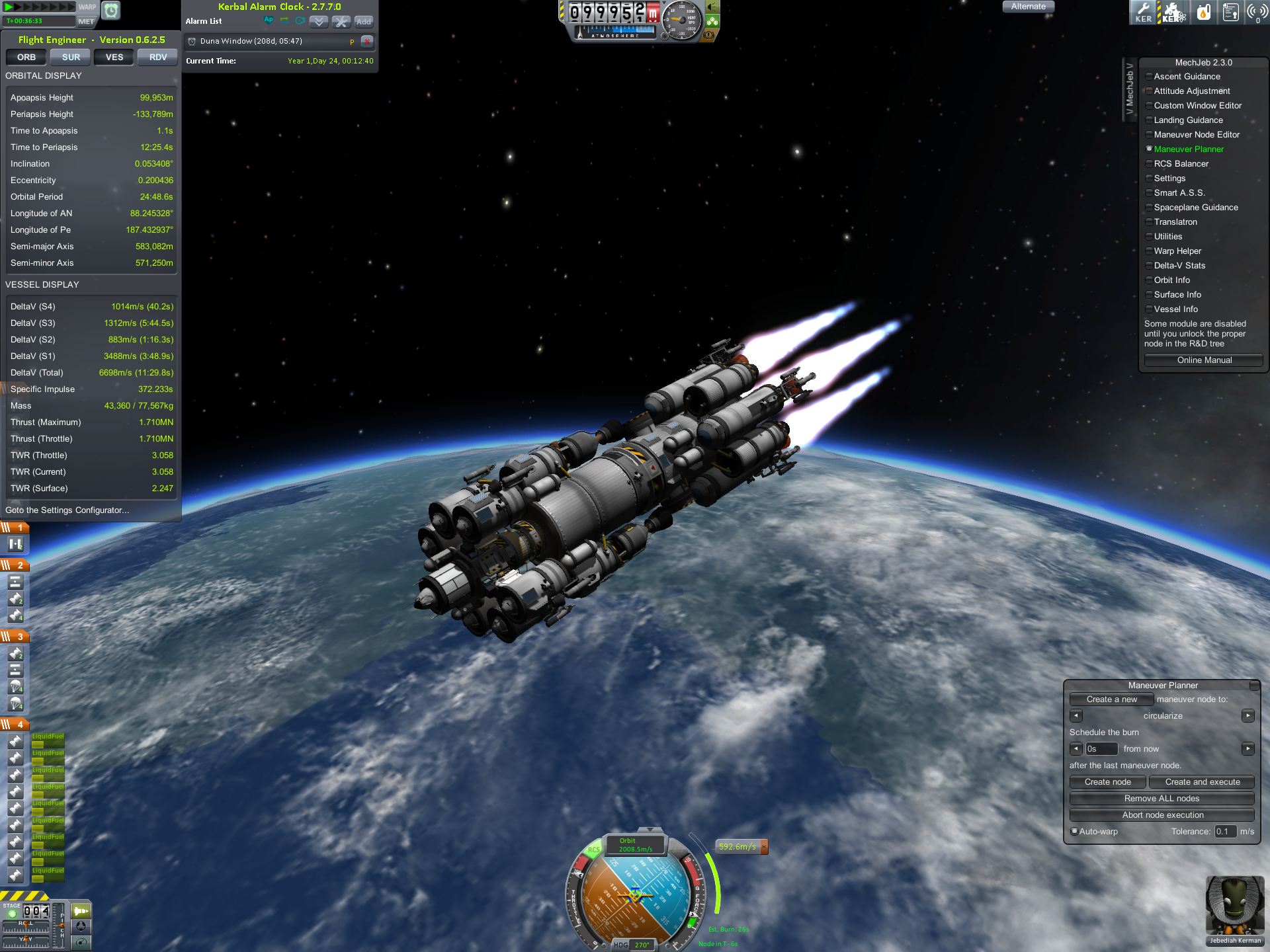Click the Alternate button at top

[x=1028, y=7]
